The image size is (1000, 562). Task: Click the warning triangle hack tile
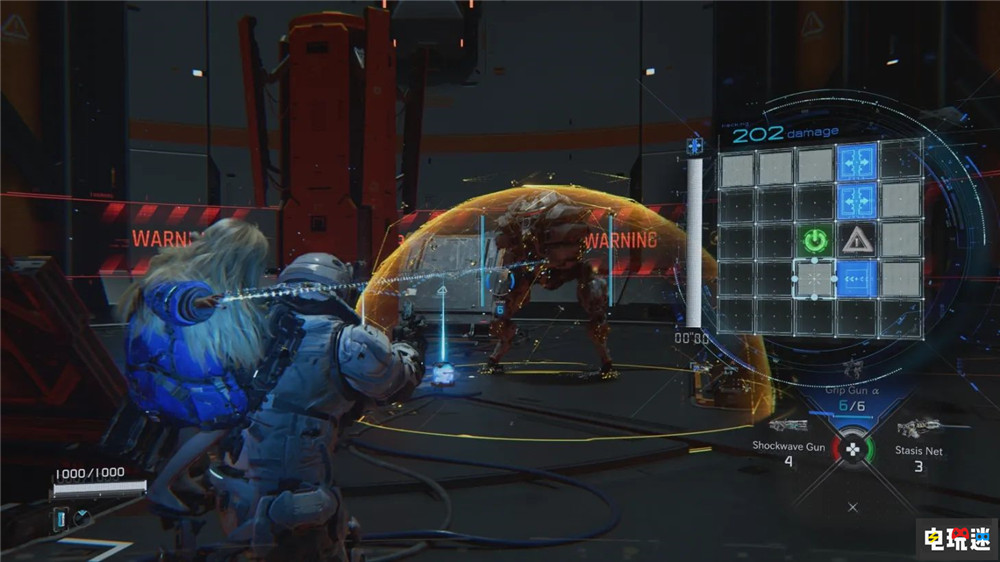tap(856, 240)
